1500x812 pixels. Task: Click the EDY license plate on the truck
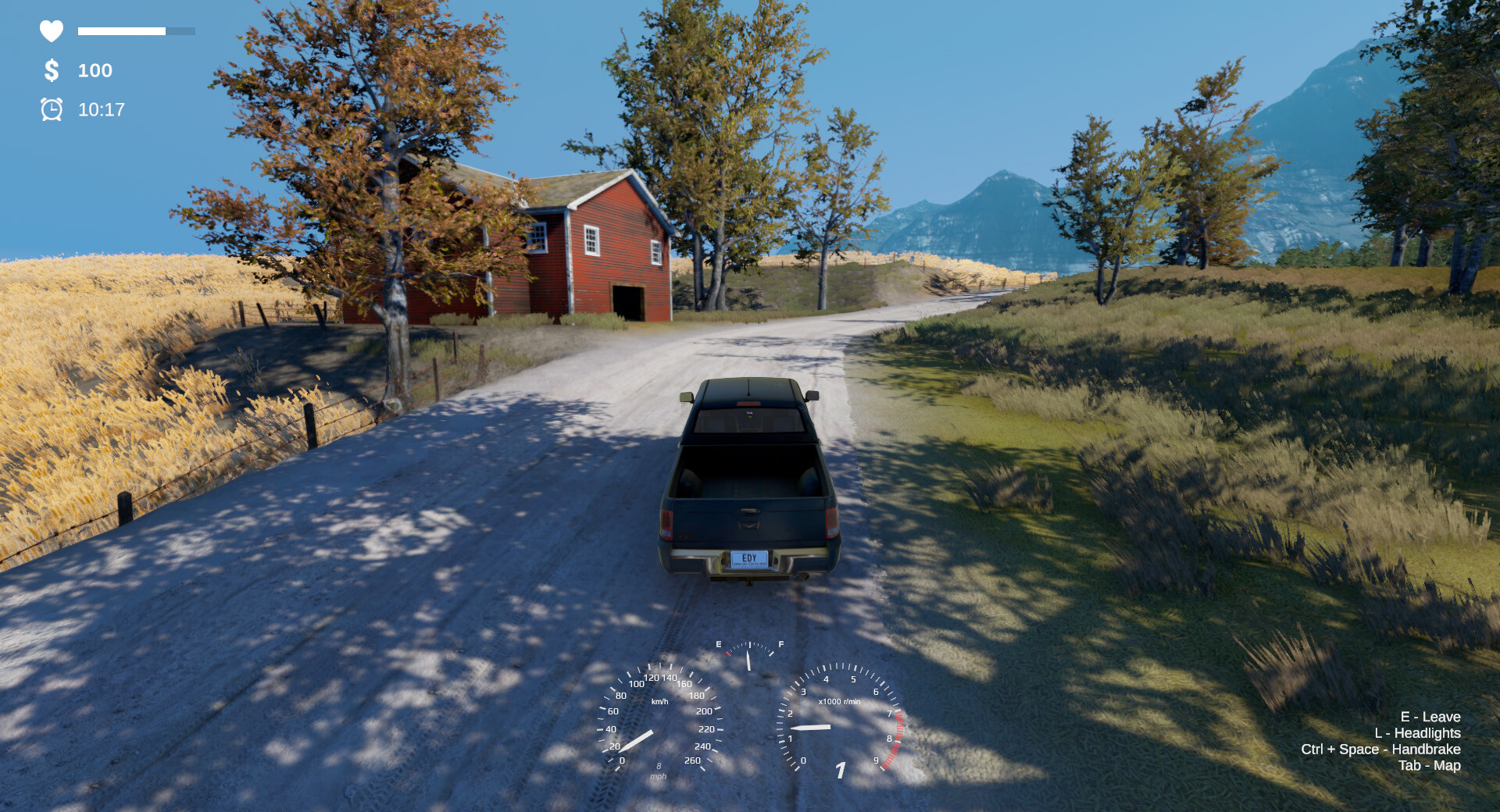point(749,561)
